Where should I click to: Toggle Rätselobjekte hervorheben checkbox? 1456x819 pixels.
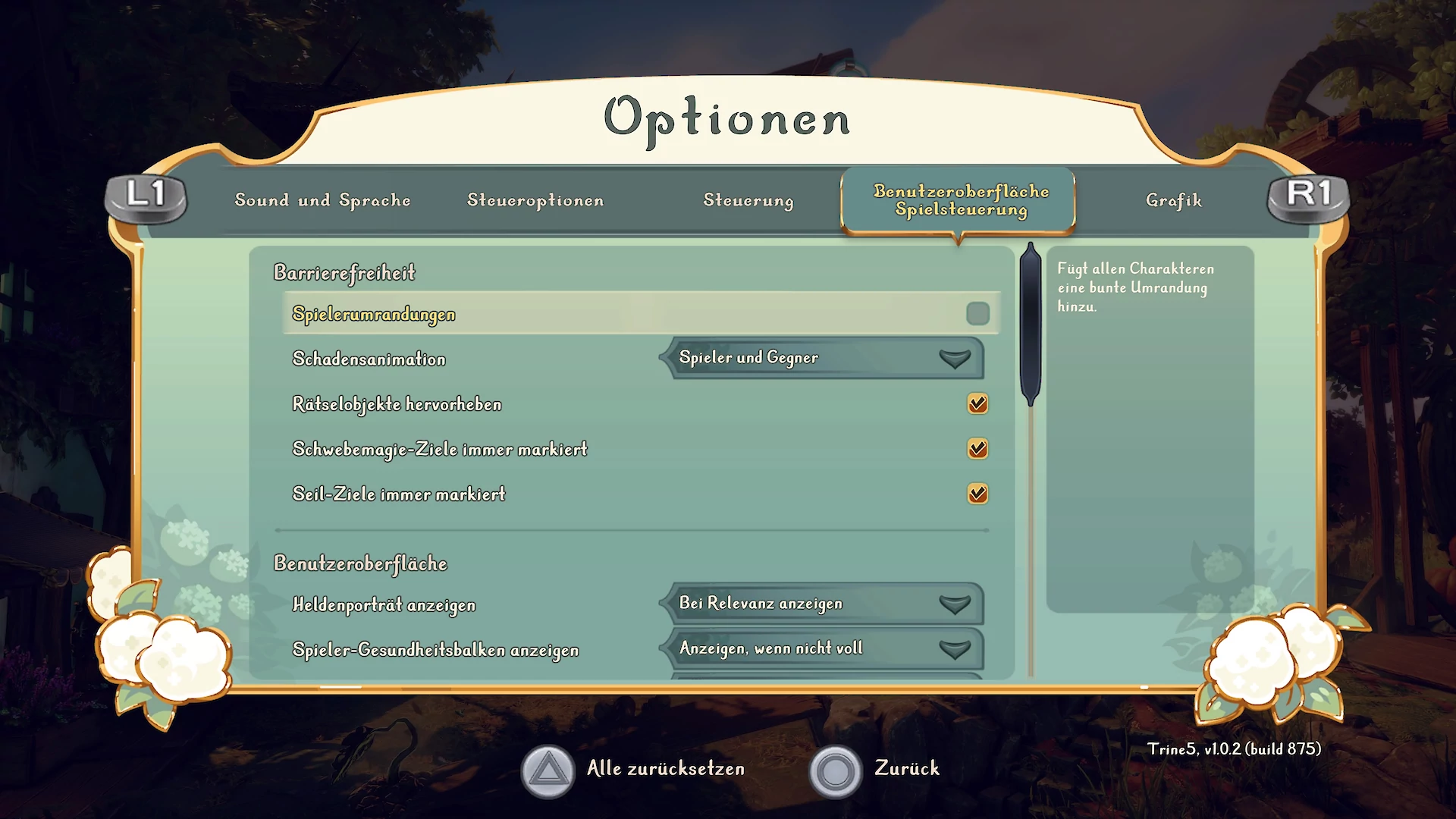coord(977,403)
